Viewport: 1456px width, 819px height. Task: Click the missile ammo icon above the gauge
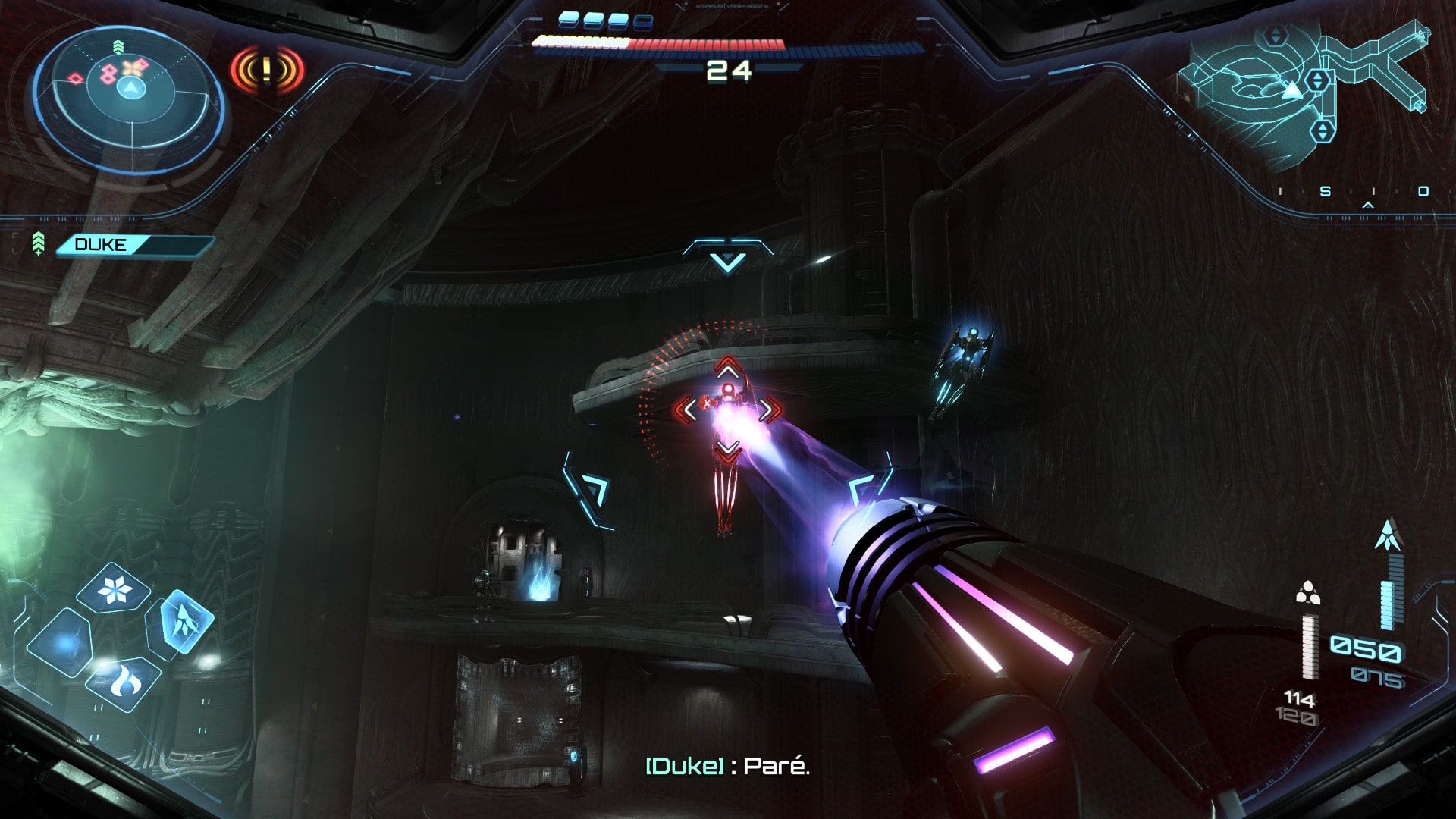click(1388, 535)
